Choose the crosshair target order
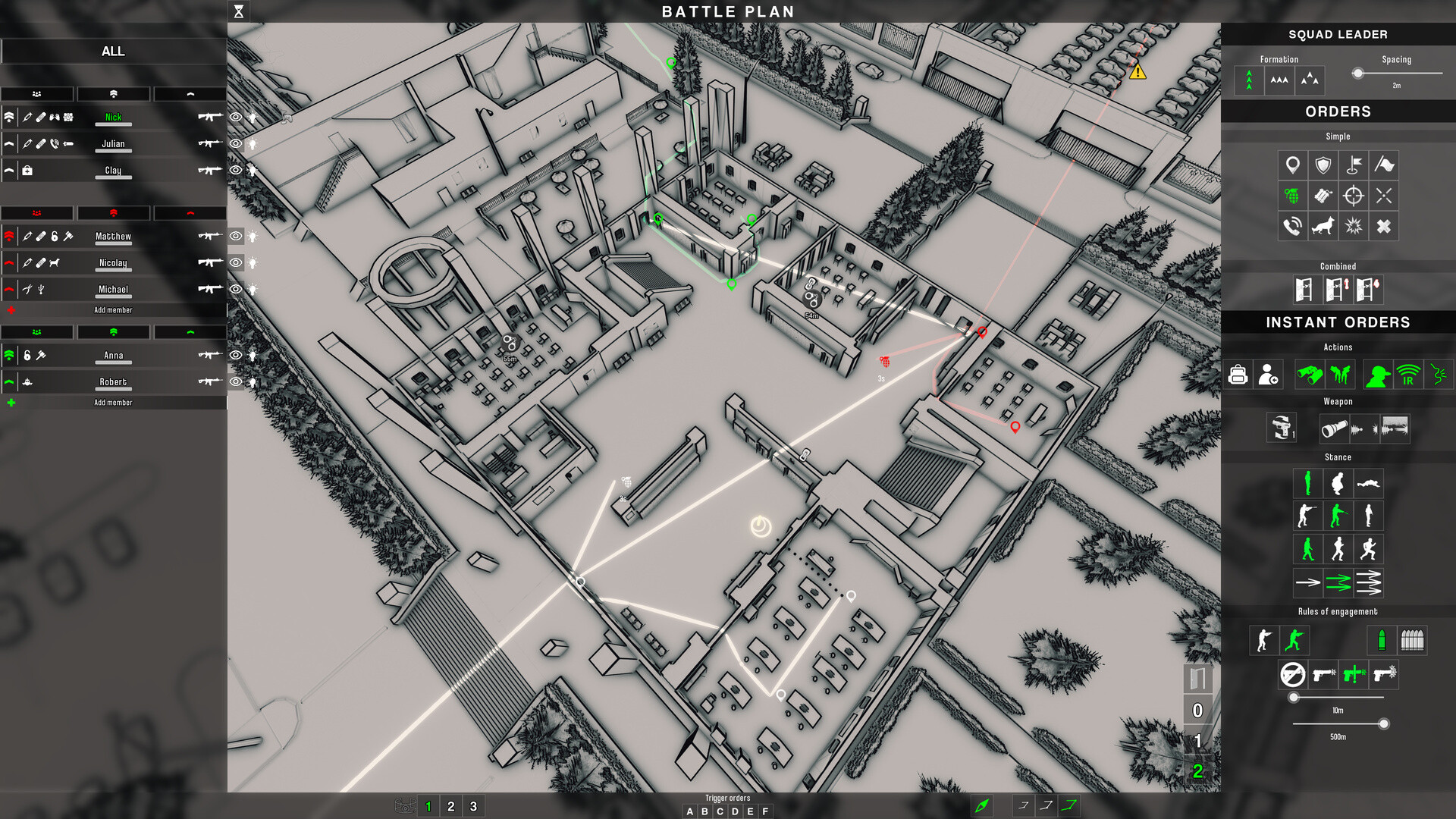 point(1353,196)
